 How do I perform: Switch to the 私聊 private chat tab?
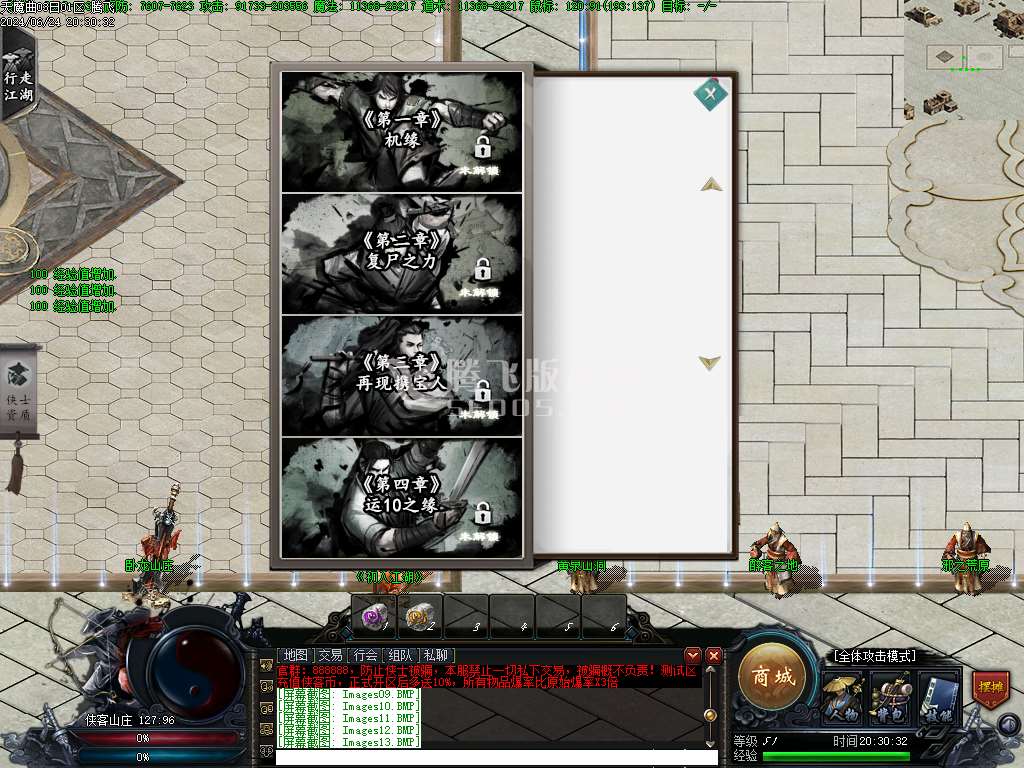pyautogui.click(x=436, y=655)
